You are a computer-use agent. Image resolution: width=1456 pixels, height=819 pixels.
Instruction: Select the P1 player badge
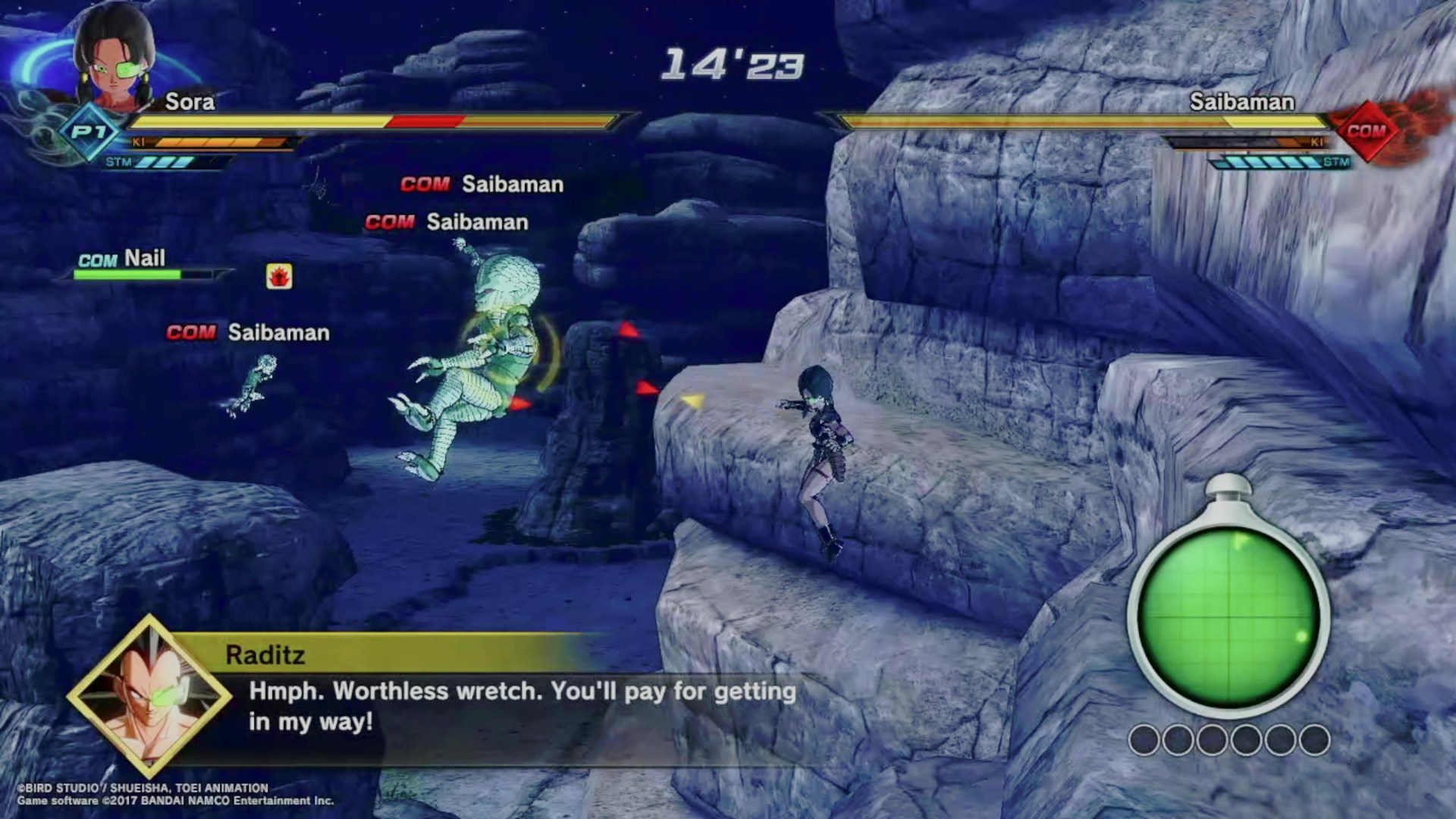point(89,133)
